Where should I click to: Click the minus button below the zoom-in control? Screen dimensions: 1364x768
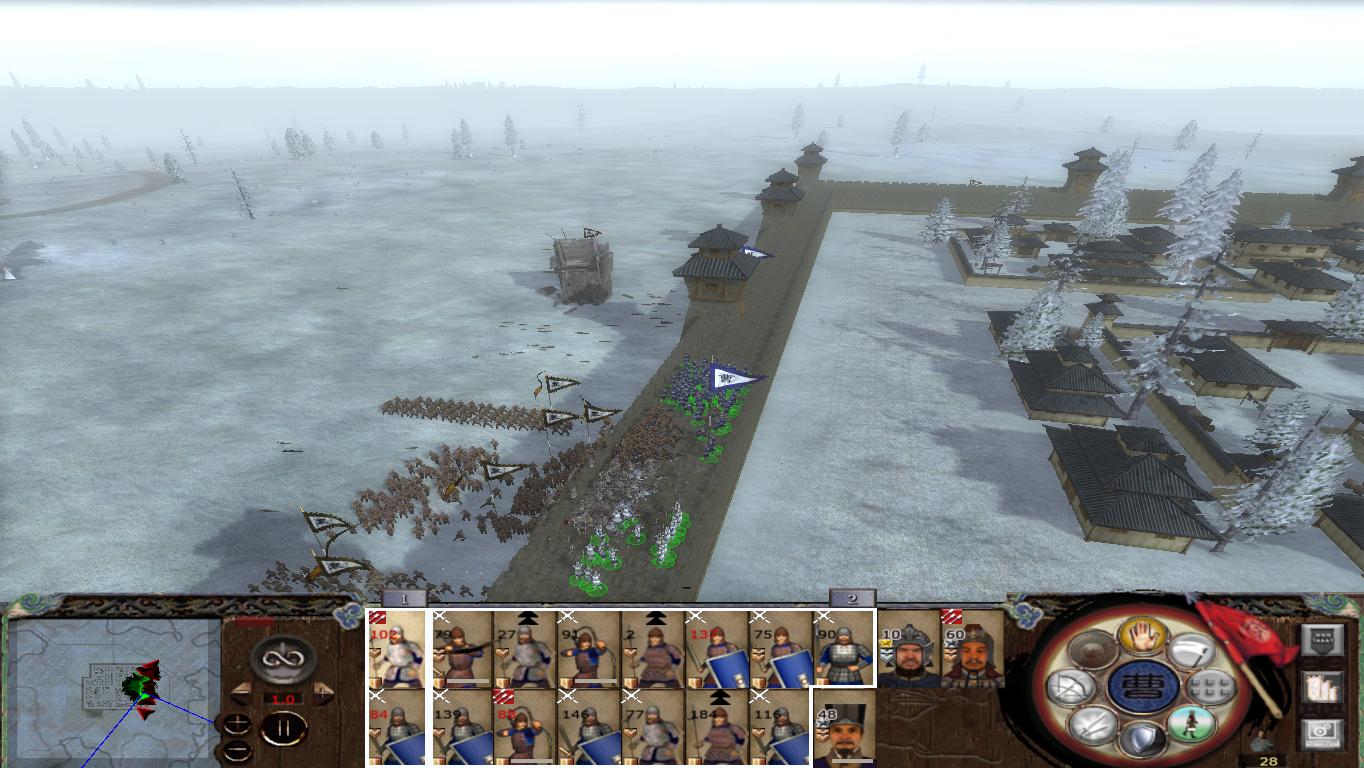pyautogui.click(x=237, y=750)
